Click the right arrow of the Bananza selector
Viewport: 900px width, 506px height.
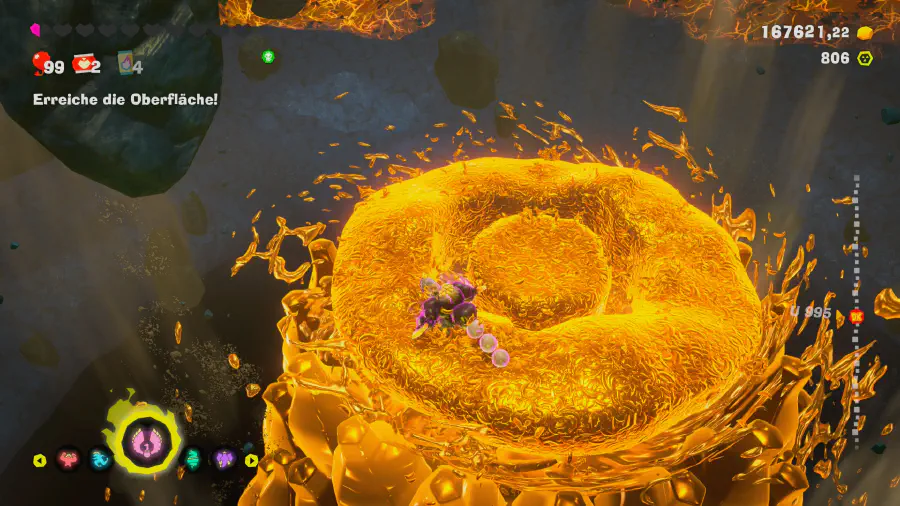pos(251,461)
